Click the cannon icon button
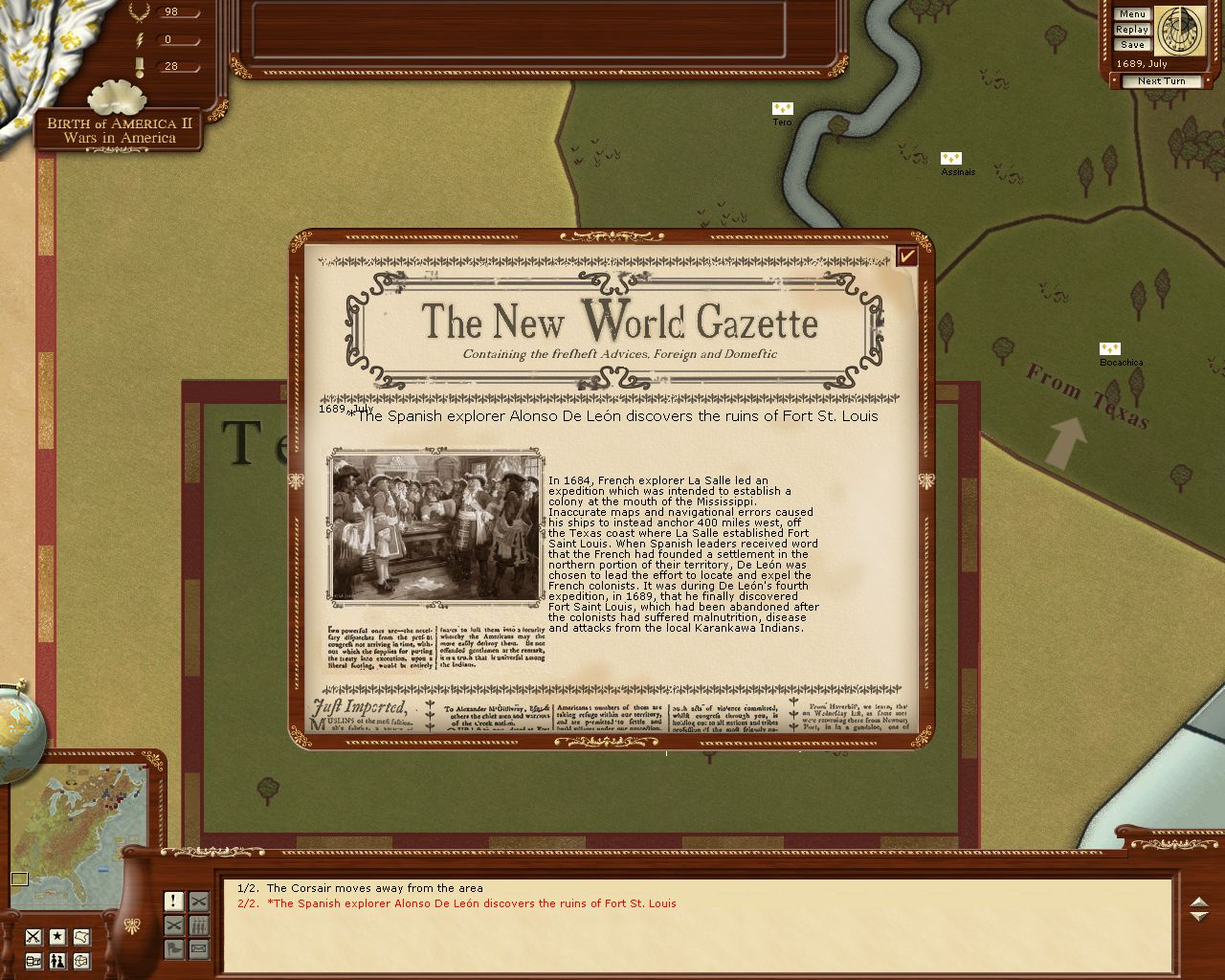Viewport: 1225px width, 980px height. point(33,960)
